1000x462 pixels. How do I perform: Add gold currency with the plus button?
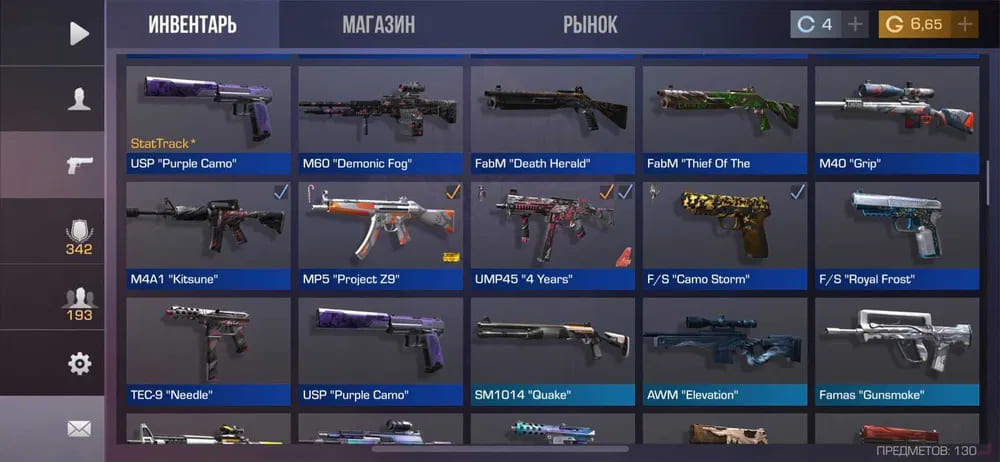(x=965, y=25)
